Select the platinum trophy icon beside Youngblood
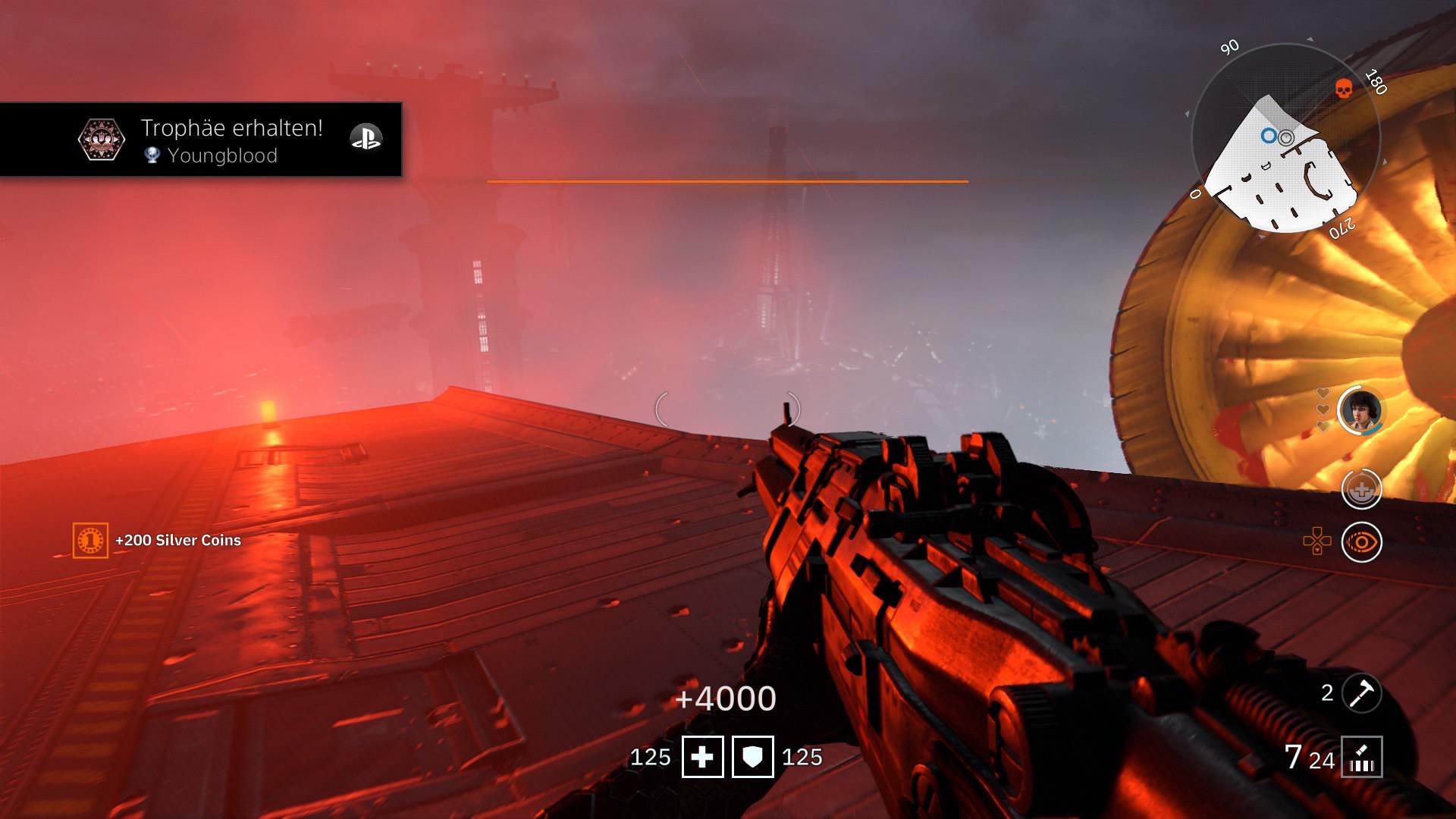The image size is (1456, 819). (x=152, y=156)
